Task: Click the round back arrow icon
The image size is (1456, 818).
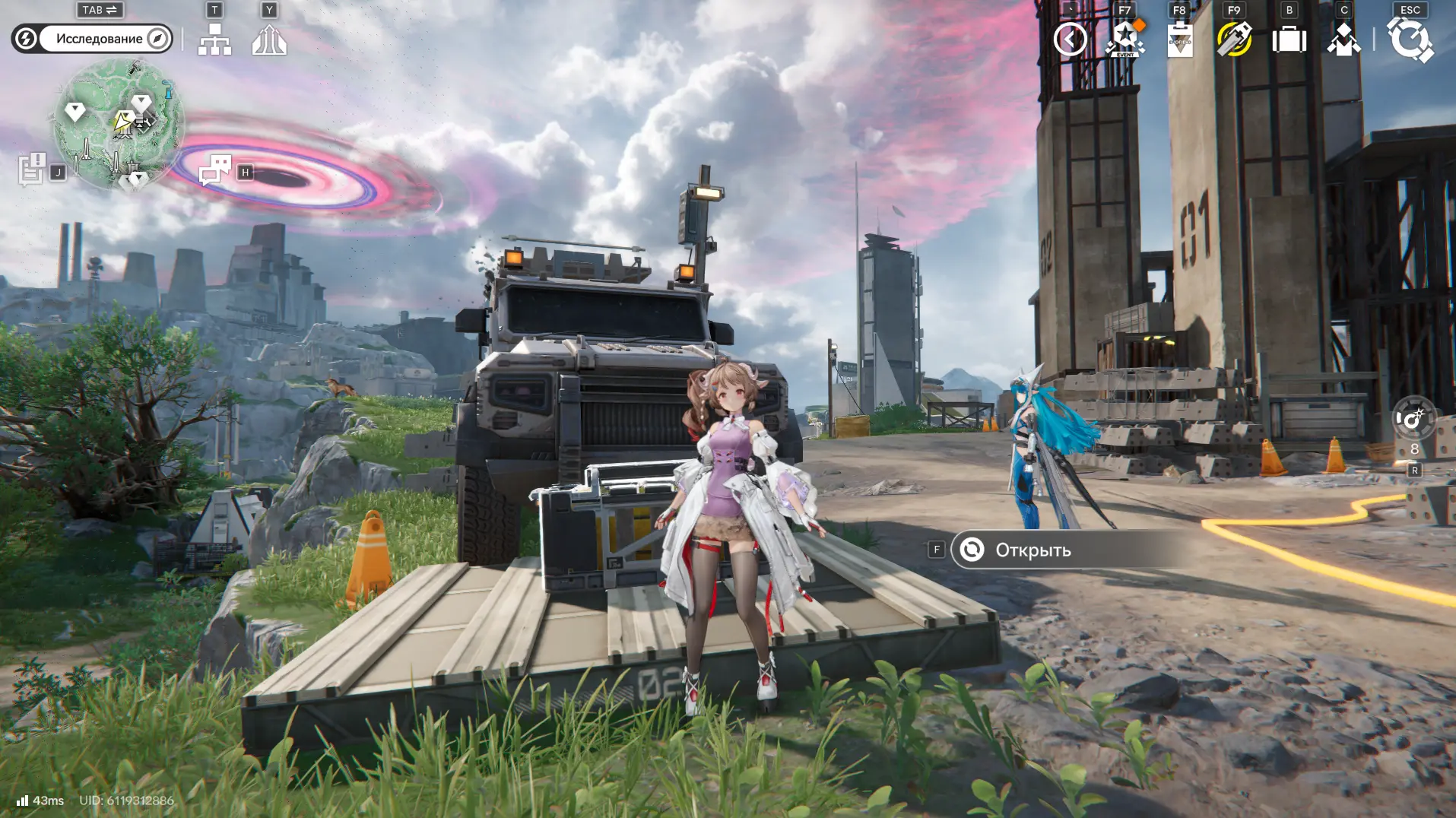Action: [x=1070, y=40]
